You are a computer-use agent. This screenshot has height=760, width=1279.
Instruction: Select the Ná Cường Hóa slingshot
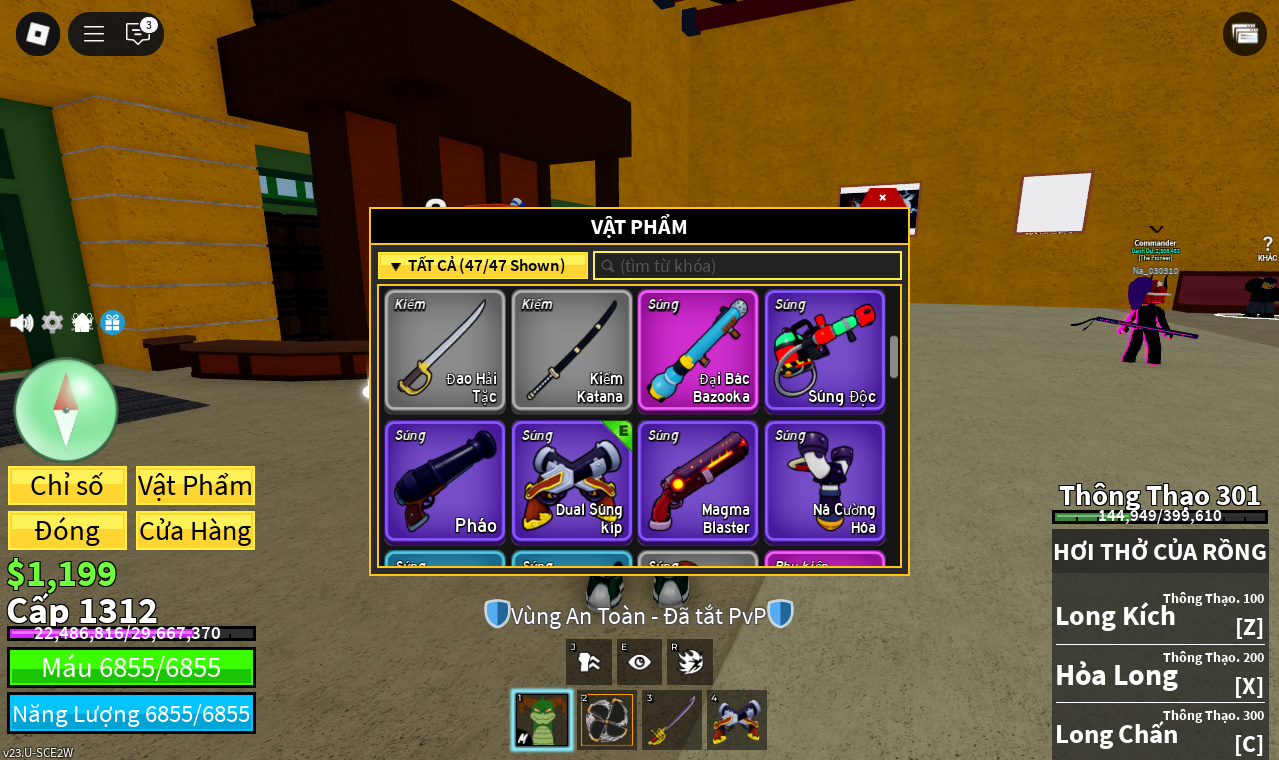click(825, 482)
